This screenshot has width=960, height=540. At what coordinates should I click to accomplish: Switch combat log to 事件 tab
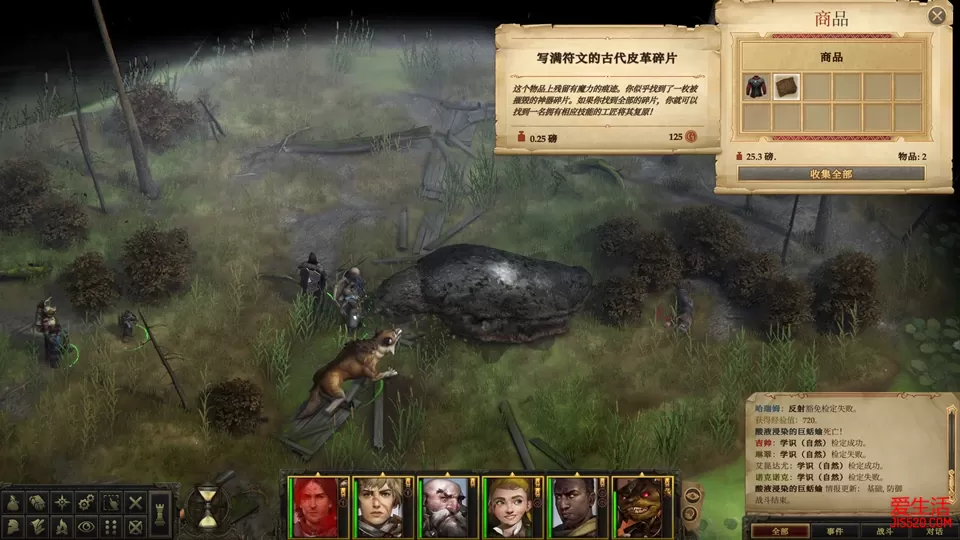835,531
